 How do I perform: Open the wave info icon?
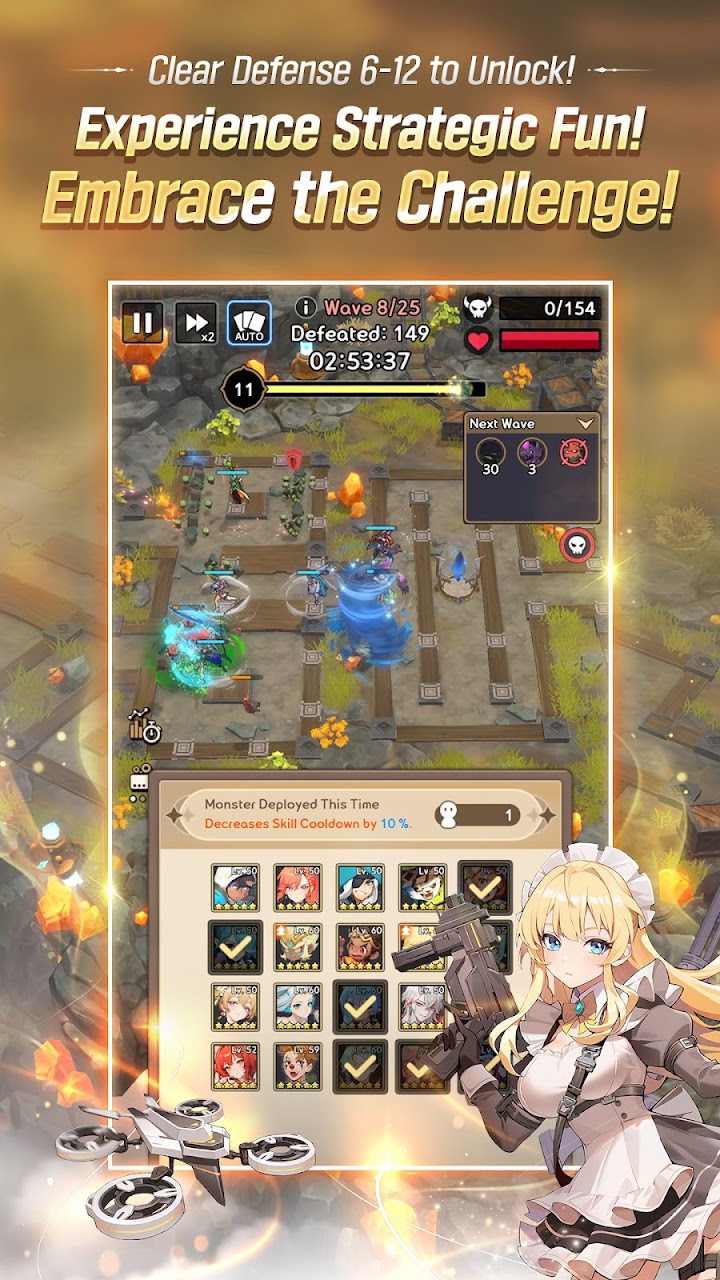[x=306, y=308]
